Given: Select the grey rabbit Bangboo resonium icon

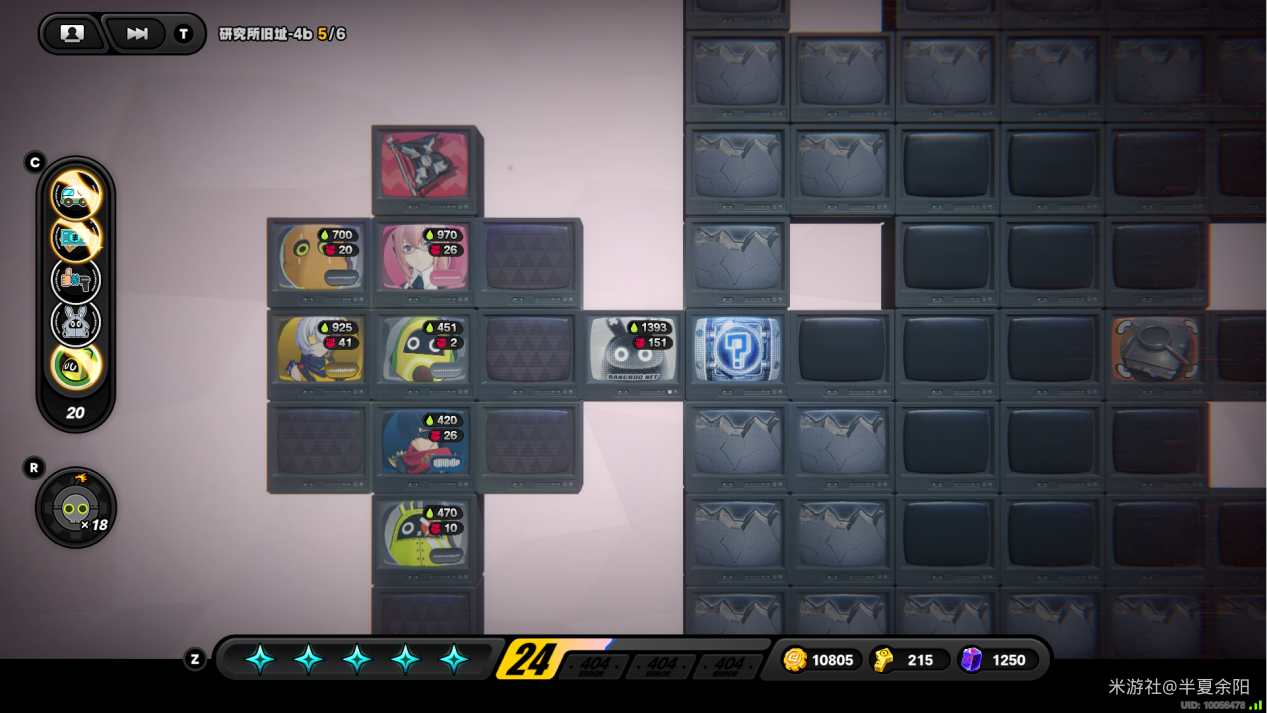Looking at the screenshot, I should pos(76,323).
